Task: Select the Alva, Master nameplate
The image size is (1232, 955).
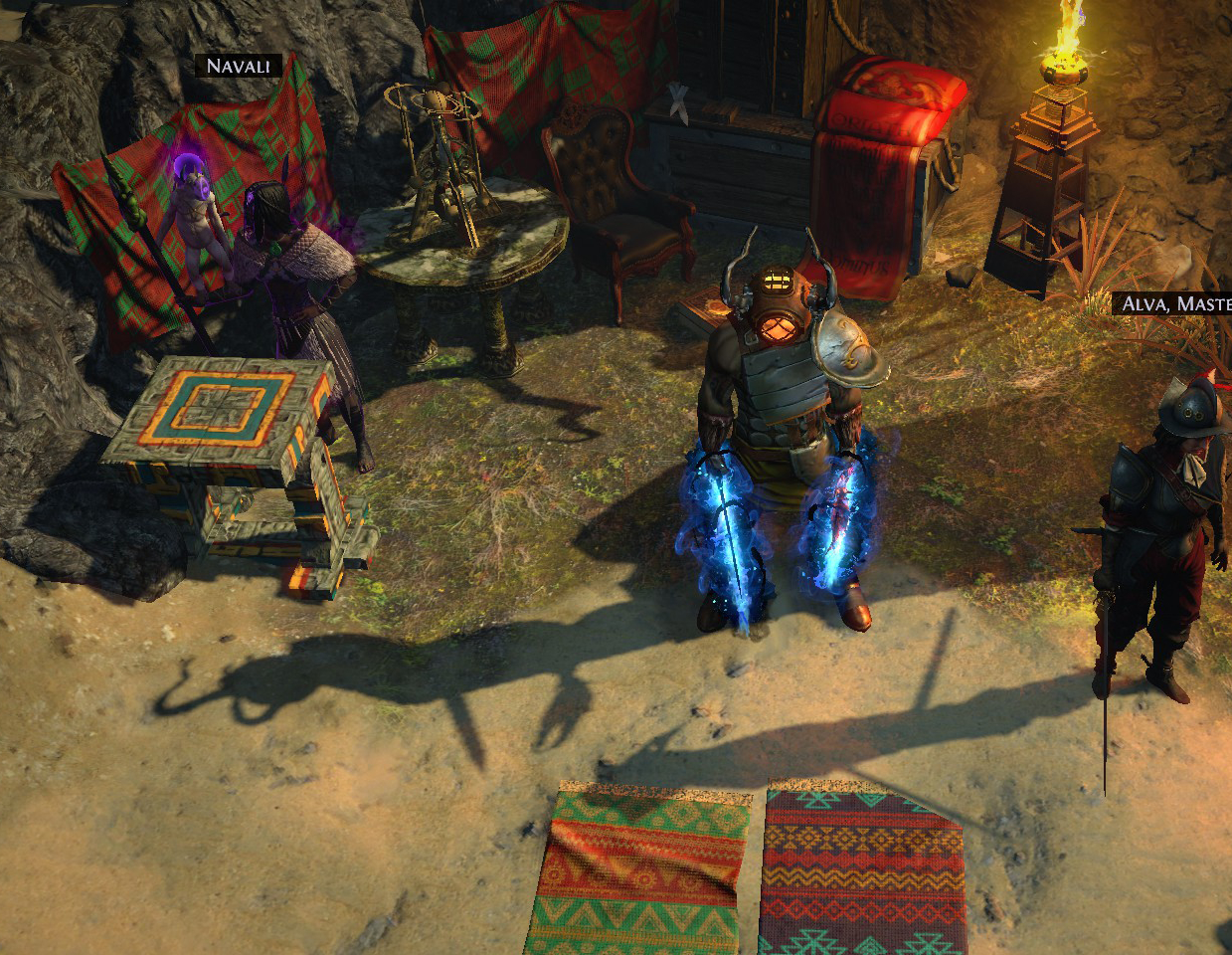Action: 1174,303
